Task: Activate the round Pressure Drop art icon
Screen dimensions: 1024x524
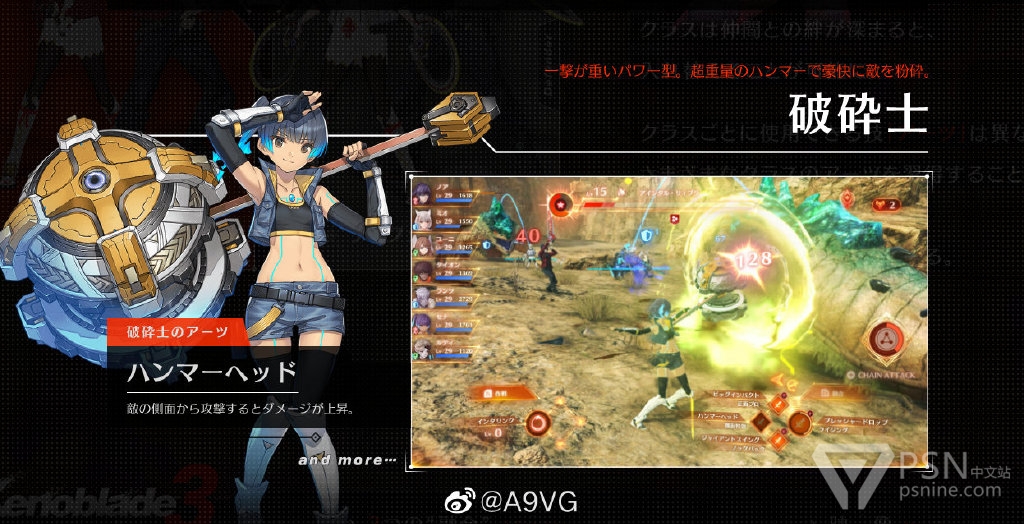Action: 800,422
